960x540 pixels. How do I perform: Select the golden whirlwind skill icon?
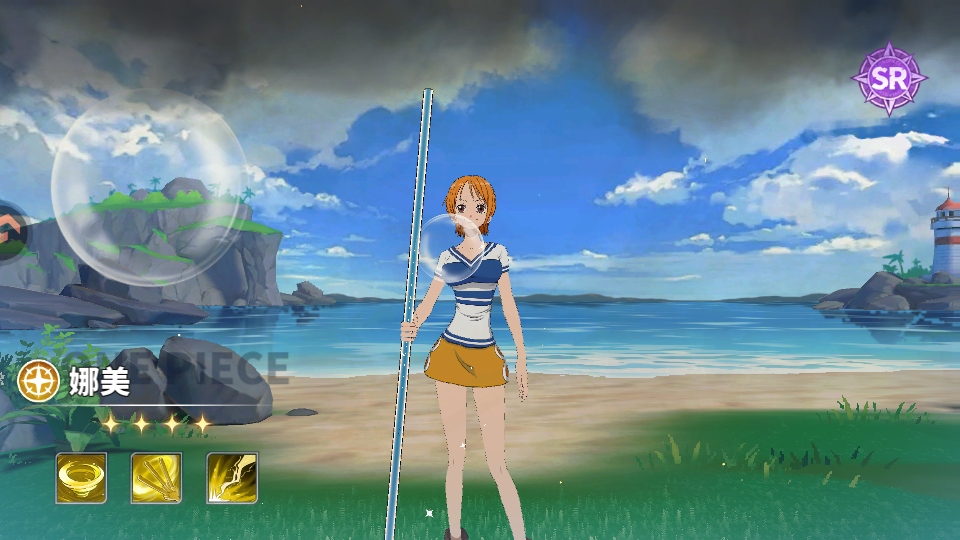(x=81, y=478)
